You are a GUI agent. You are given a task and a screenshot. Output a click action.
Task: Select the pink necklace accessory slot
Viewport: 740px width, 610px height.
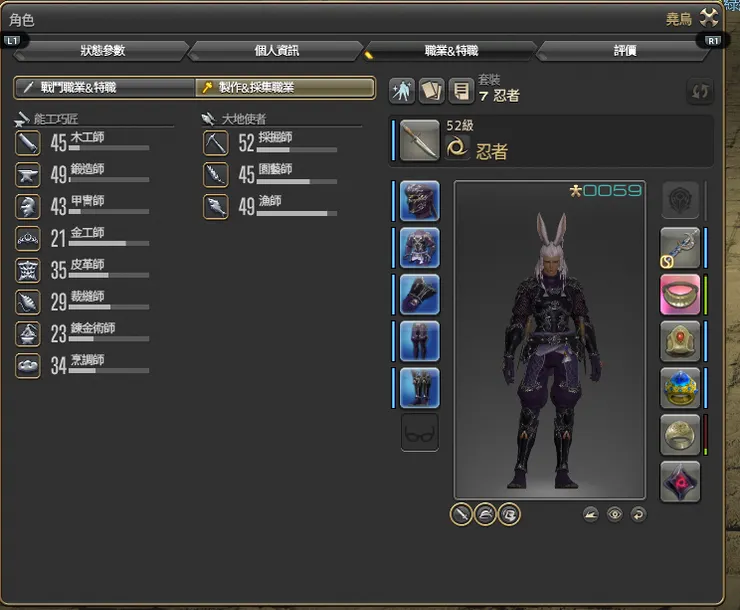click(x=680, y=294)
